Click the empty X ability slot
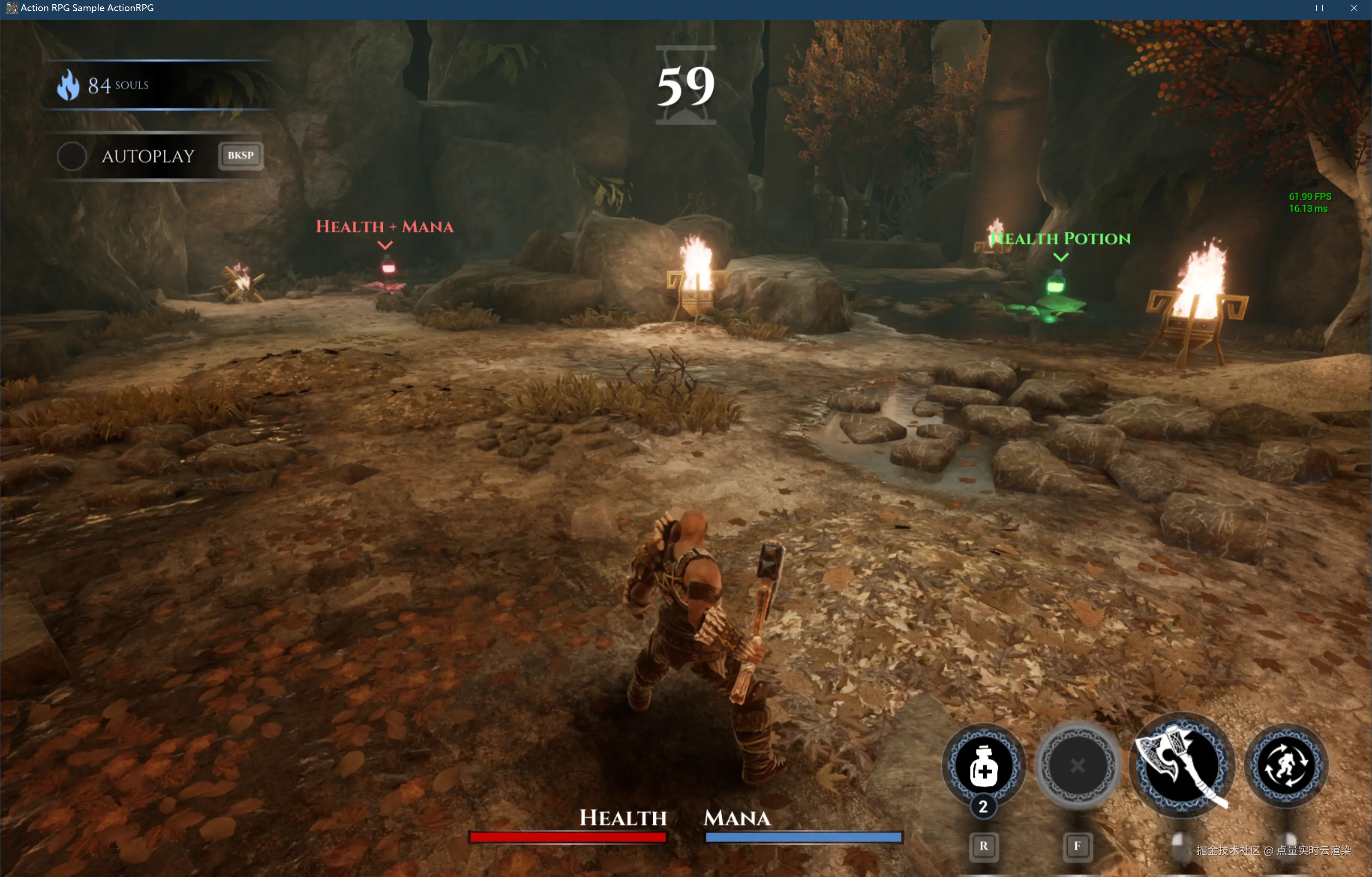 (x=1078, y=766)
